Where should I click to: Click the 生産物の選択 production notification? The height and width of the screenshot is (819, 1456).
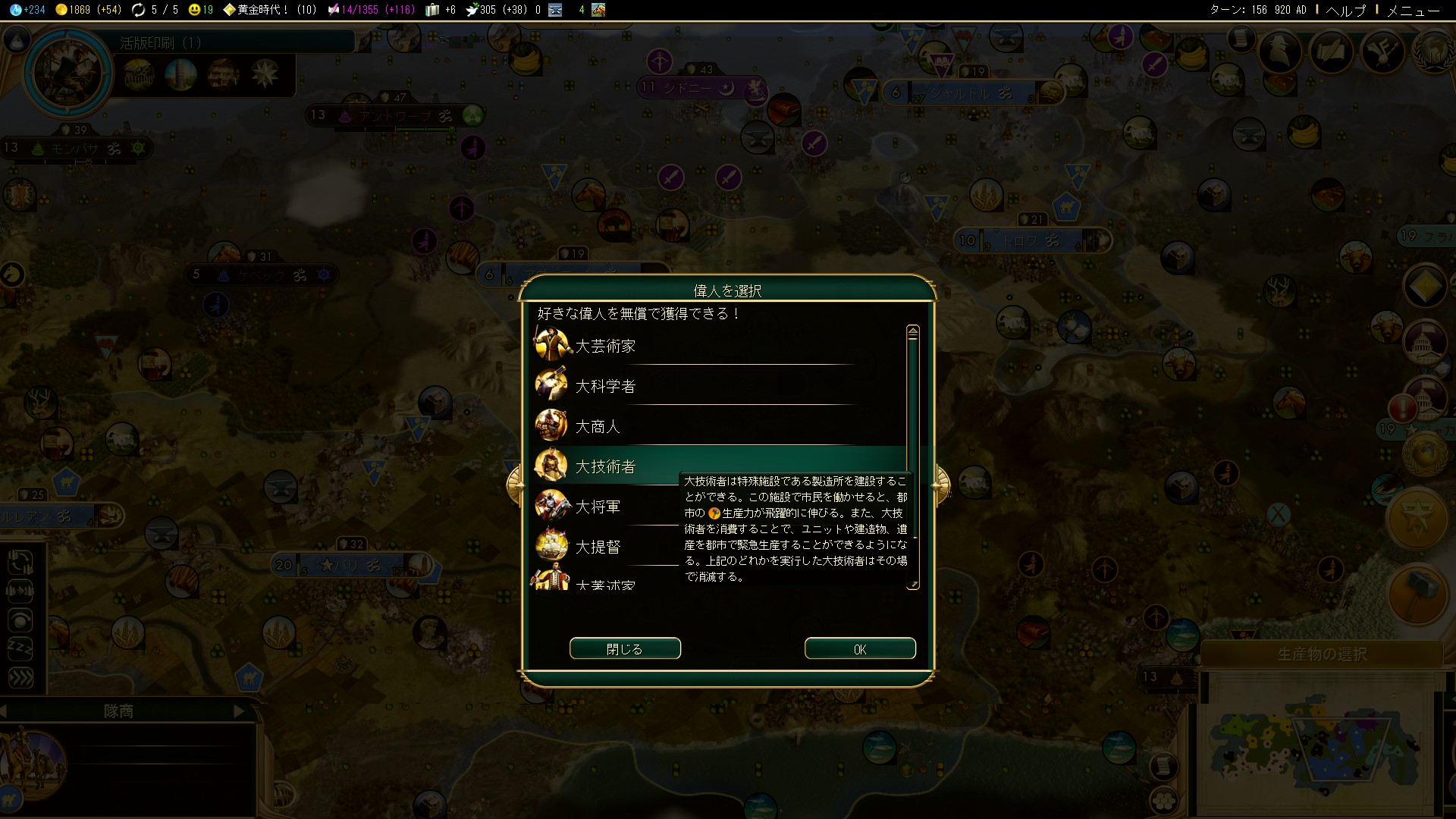(x=1321, y=654)
